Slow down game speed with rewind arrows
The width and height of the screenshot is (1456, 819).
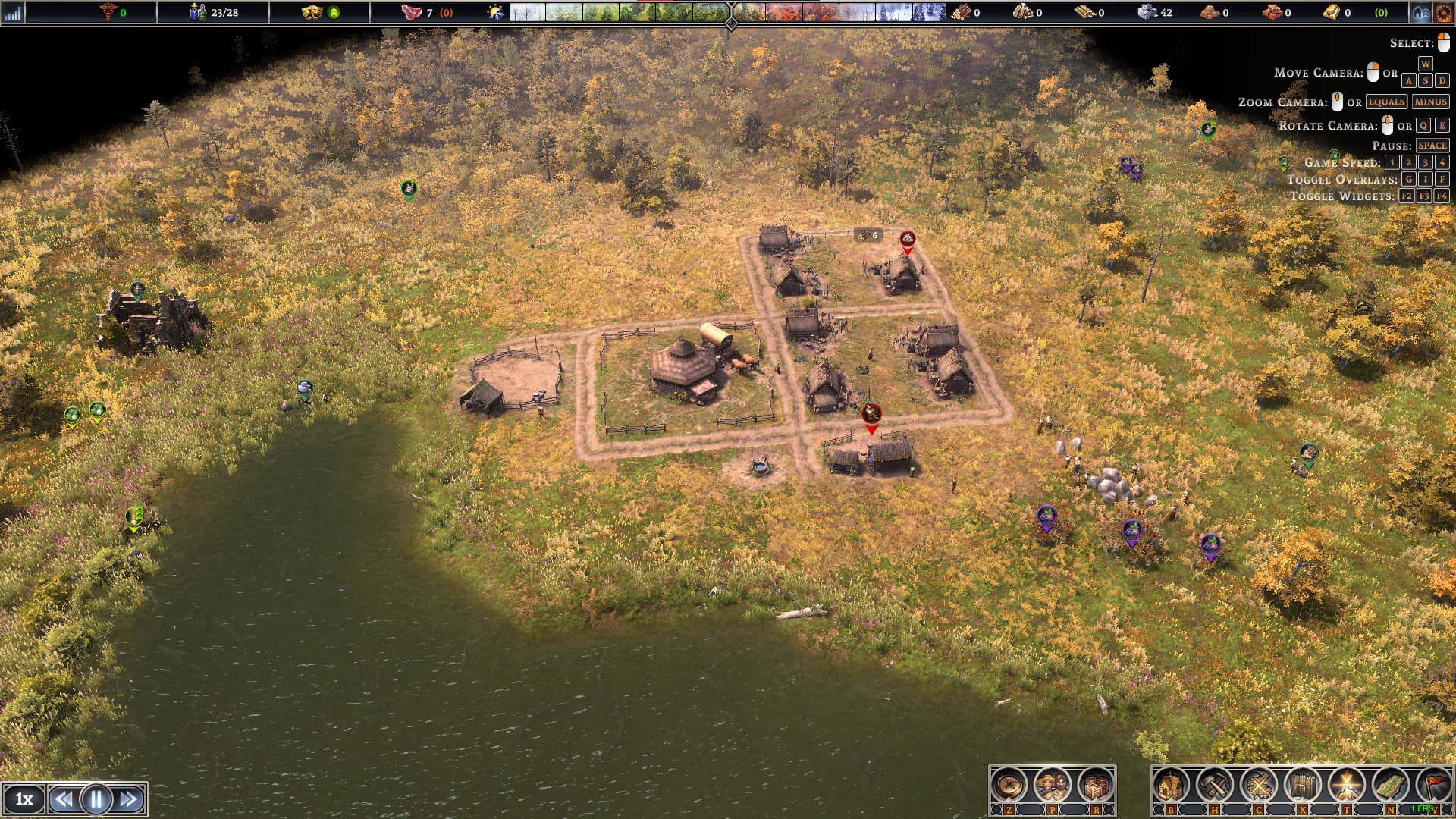(x=64, y=799)
